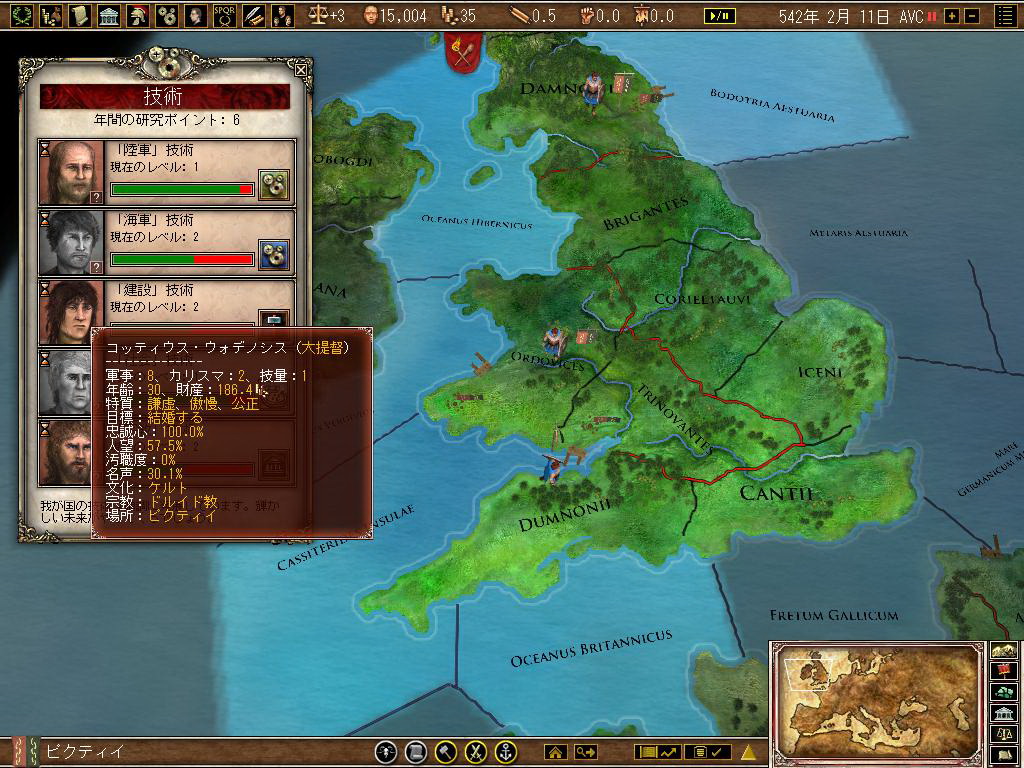Switch to terrain map mode
Viewport: 1024px width, 768px height.
coord(1004,651)
